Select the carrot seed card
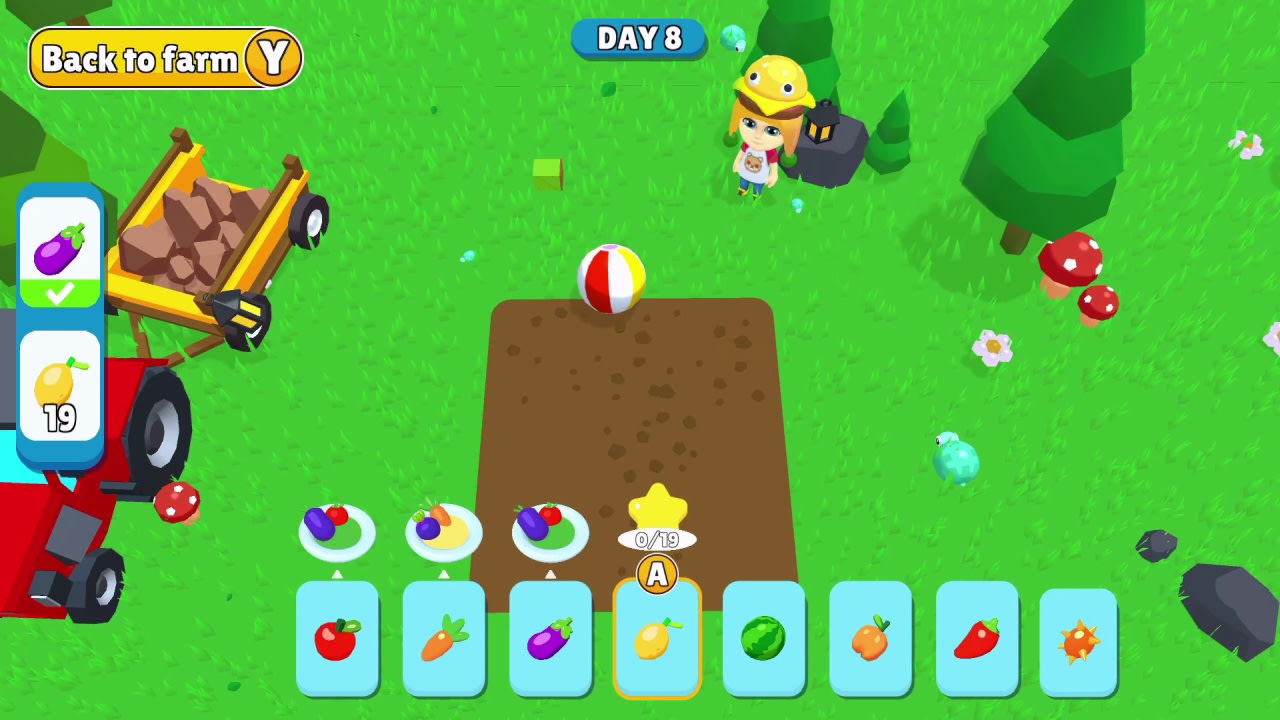The height and width of the screenshot is (720, 1280). click(x=444, y=640)
